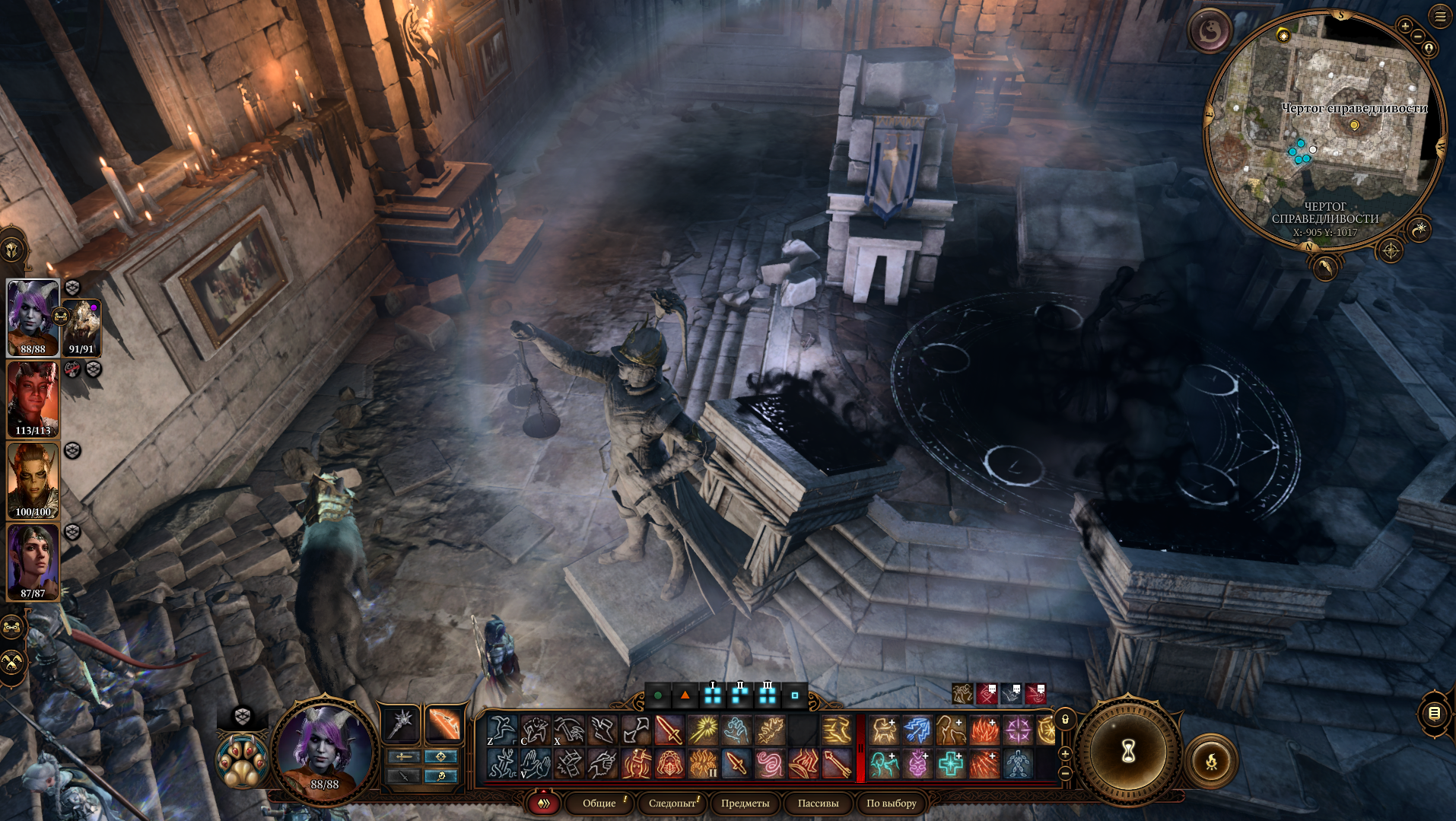Select the bow ranged weapon slot

tap(443, 723)
